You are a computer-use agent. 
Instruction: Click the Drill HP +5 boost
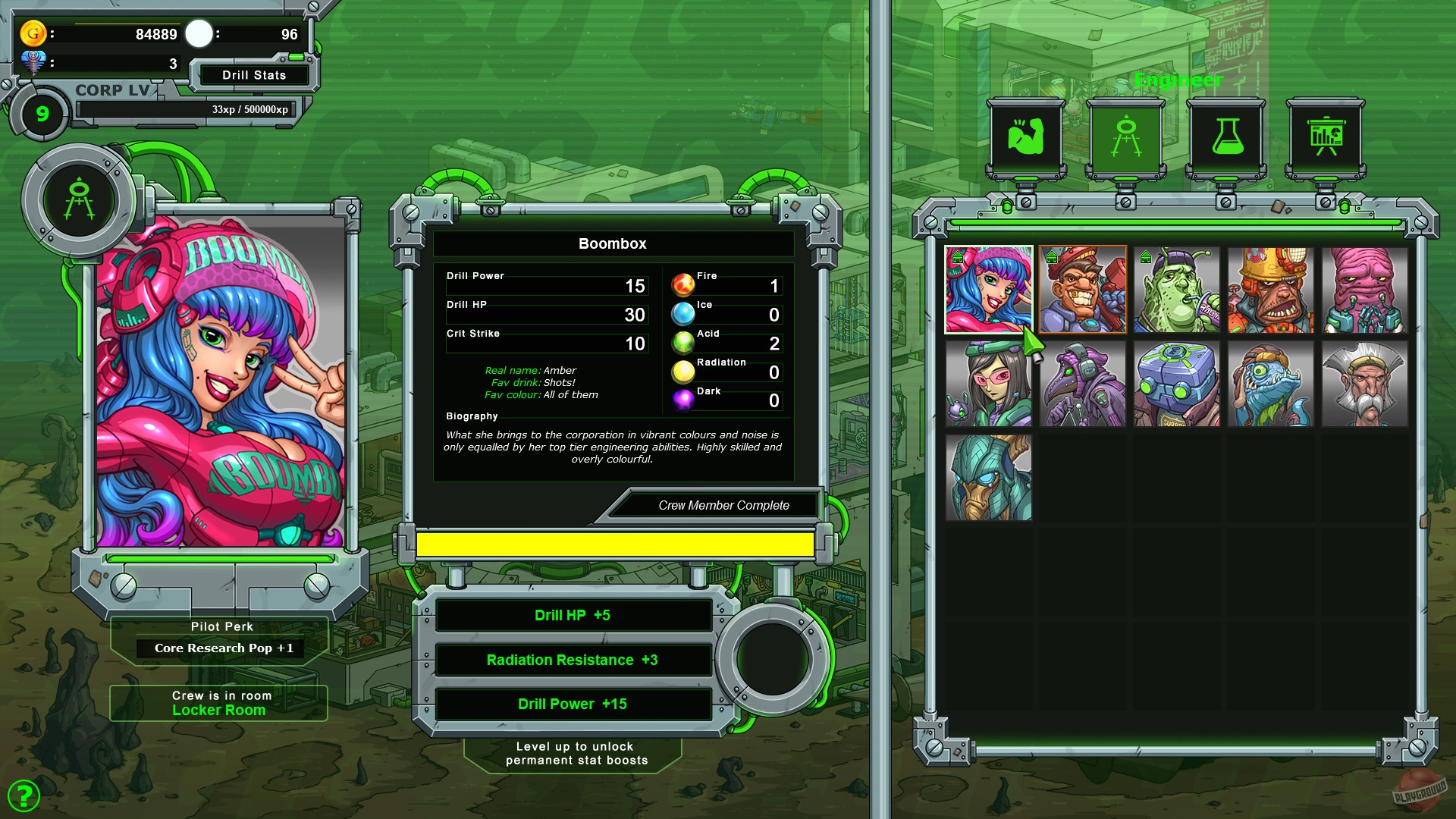[x=573, y=615]
